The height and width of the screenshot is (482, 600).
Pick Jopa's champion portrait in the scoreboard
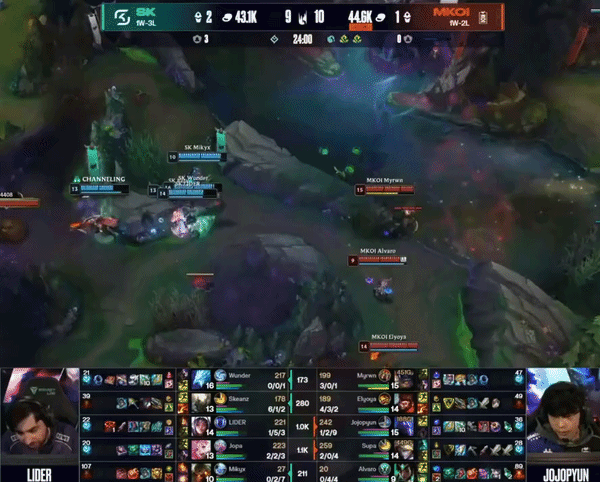tap(200, 446)
